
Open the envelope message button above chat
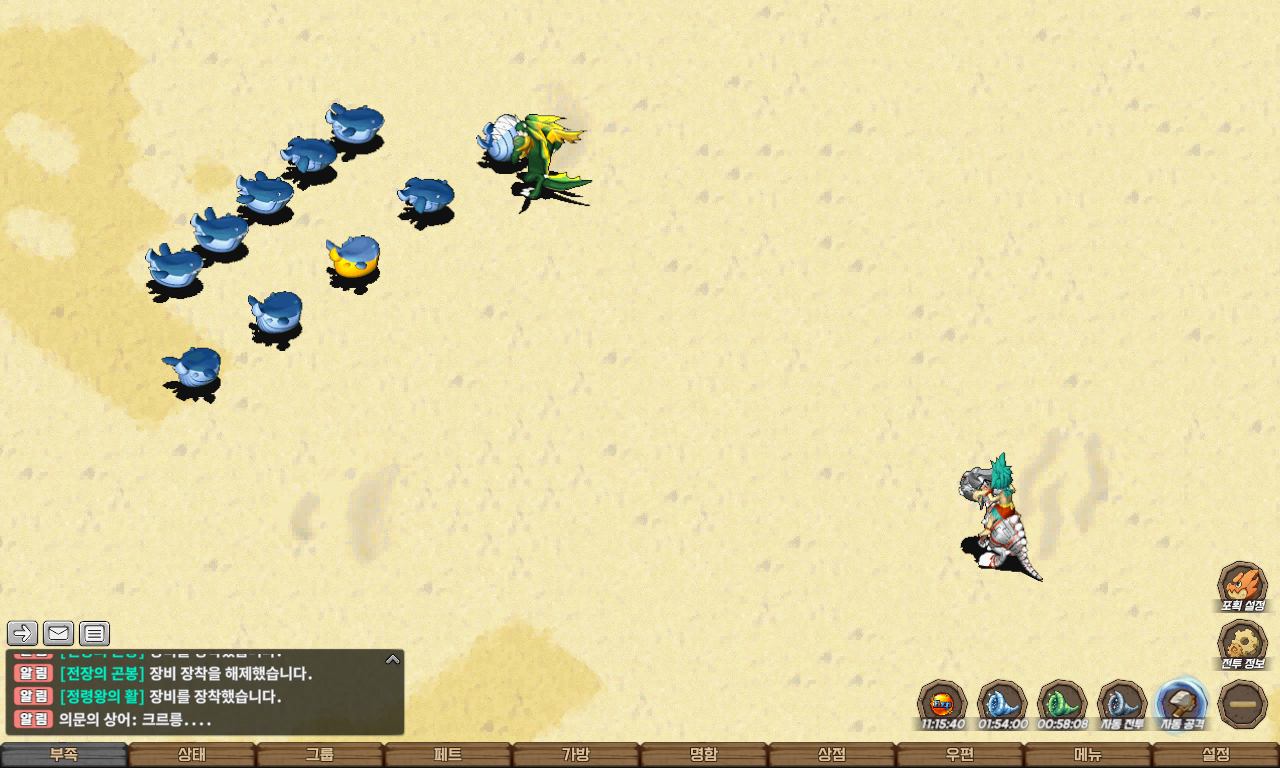(x=58, y=633)
